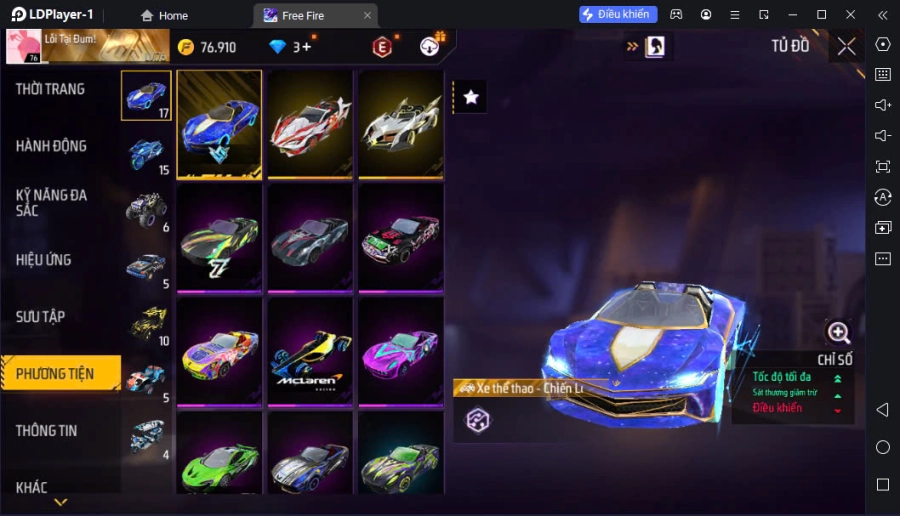Close the Free Fire tab in LDPlayer
900x516 pixels.
tap(367, 15)
